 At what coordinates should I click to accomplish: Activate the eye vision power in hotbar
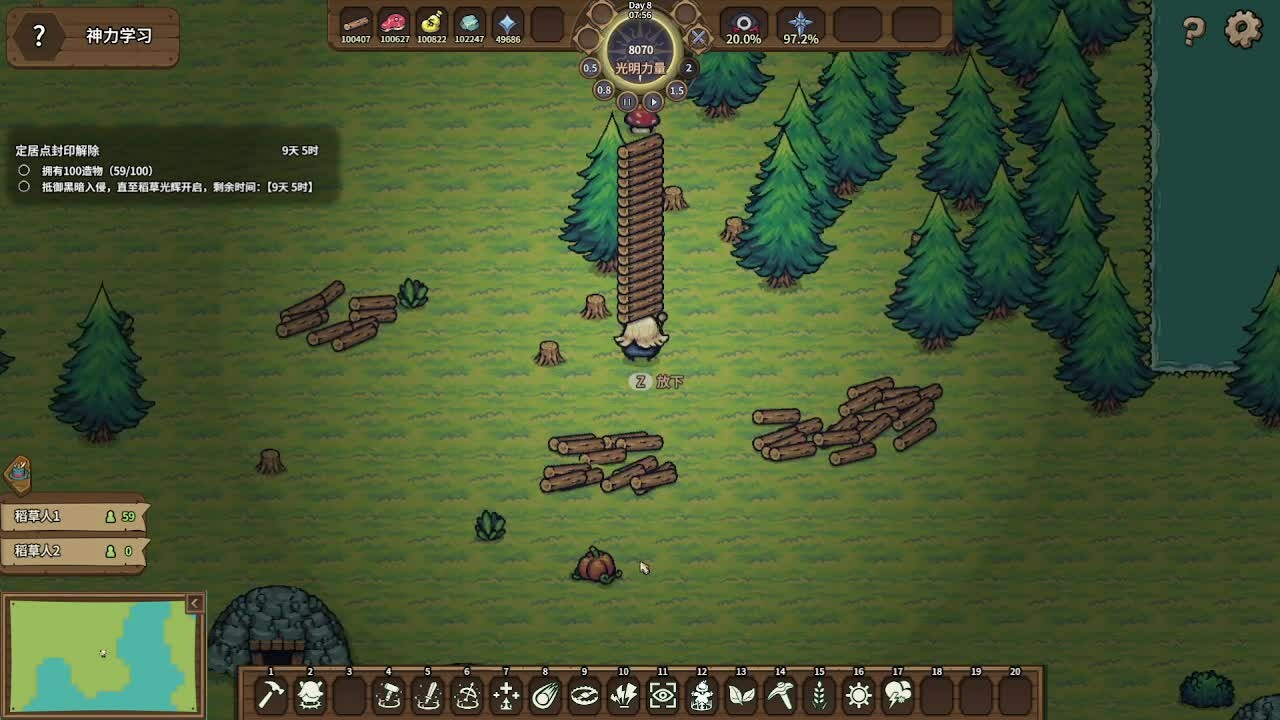(662, 695)
